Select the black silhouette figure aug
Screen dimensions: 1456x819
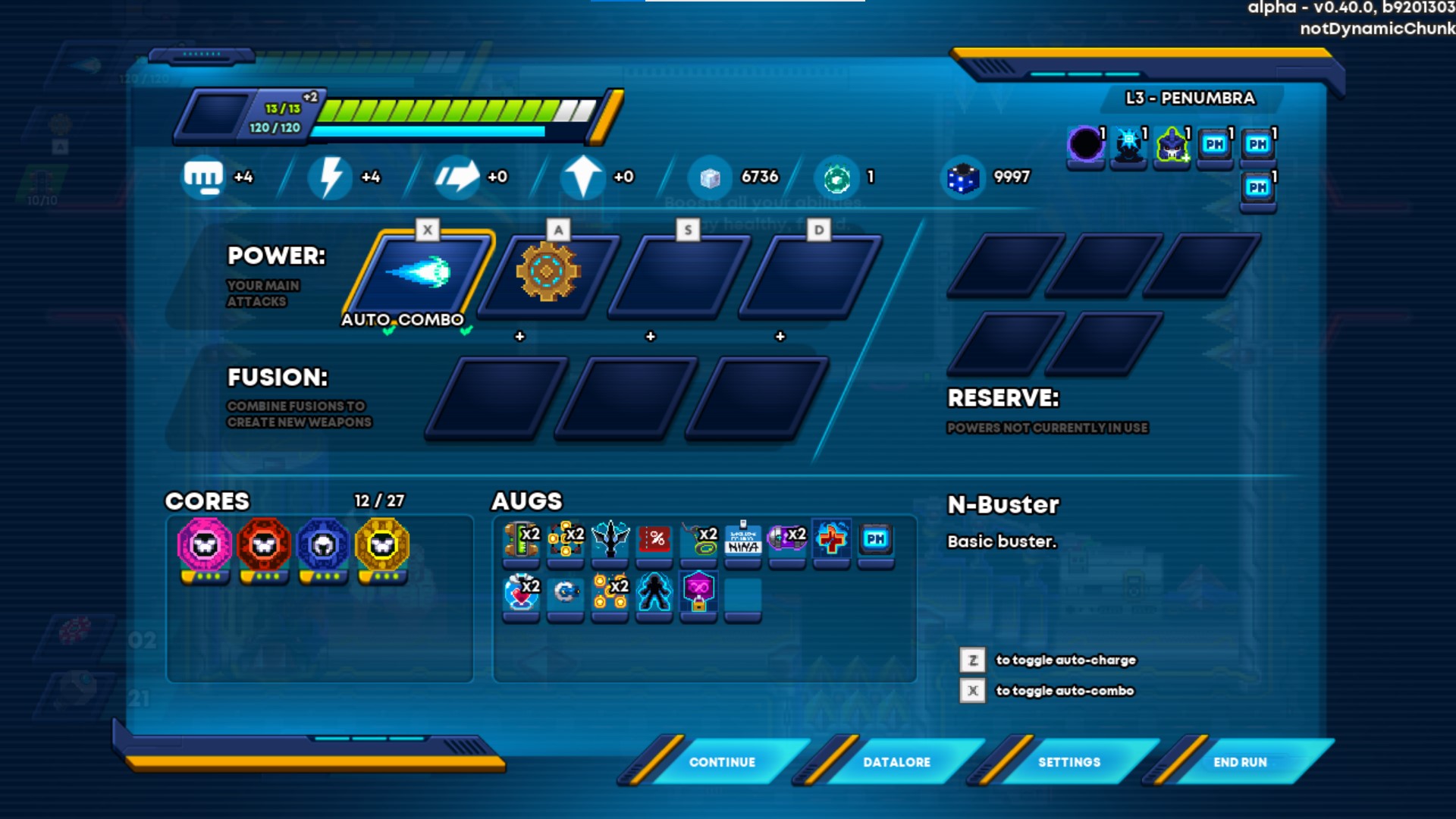(654, 592)
